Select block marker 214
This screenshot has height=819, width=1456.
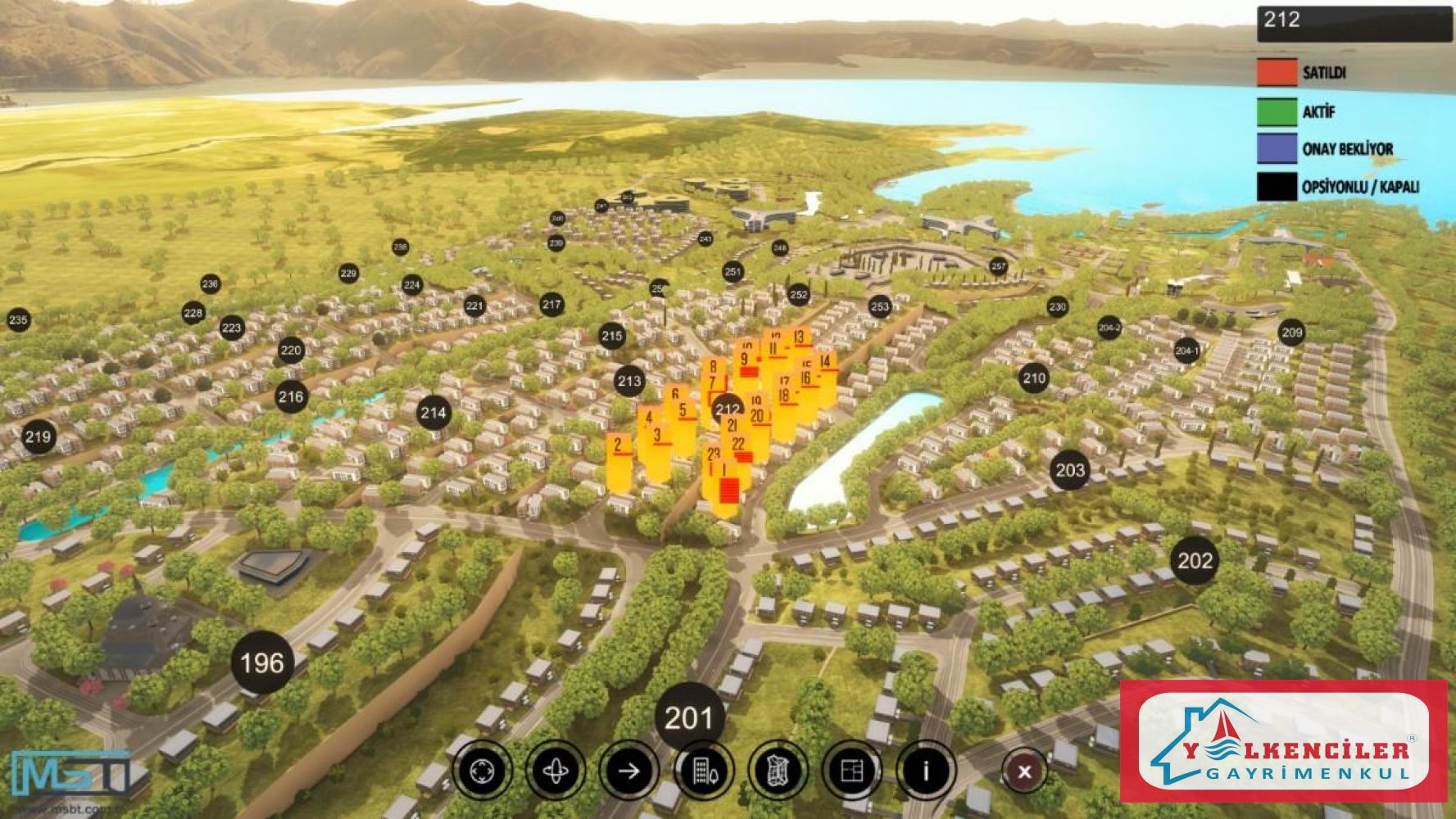433,413
